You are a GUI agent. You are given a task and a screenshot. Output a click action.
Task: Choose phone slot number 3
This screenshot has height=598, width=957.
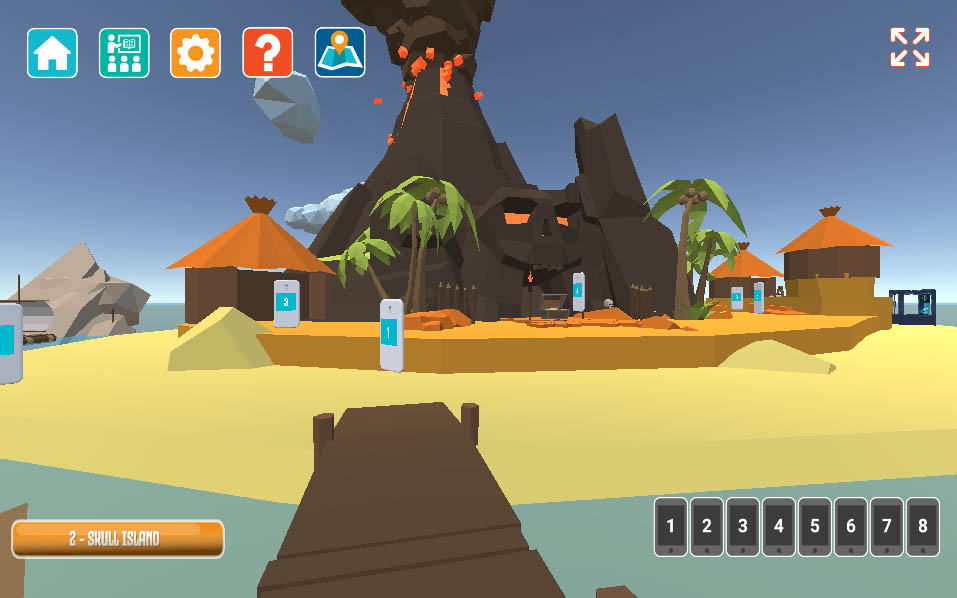click(x=743, y=526)
